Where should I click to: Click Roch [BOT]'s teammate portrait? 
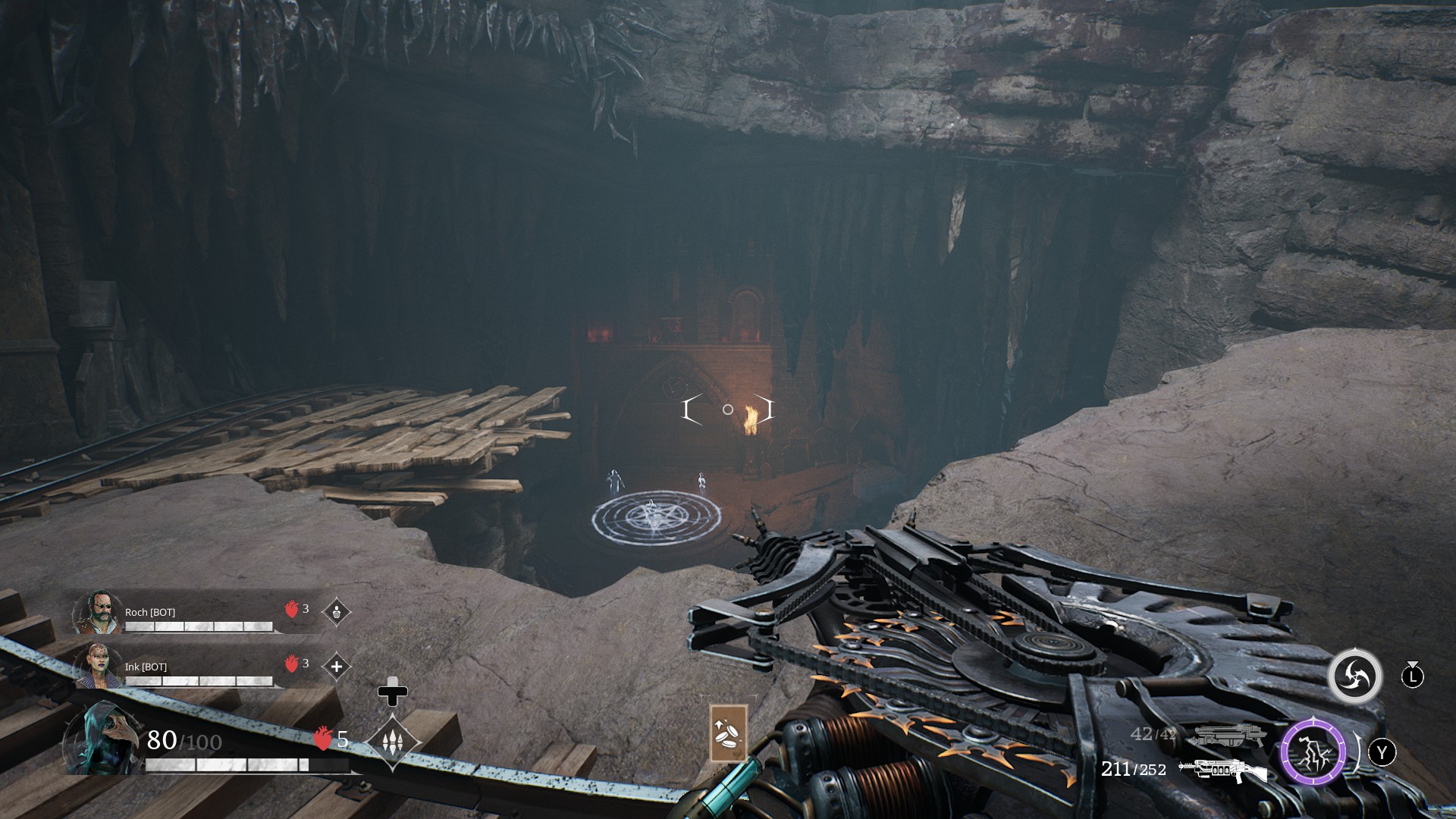[99, 611]
